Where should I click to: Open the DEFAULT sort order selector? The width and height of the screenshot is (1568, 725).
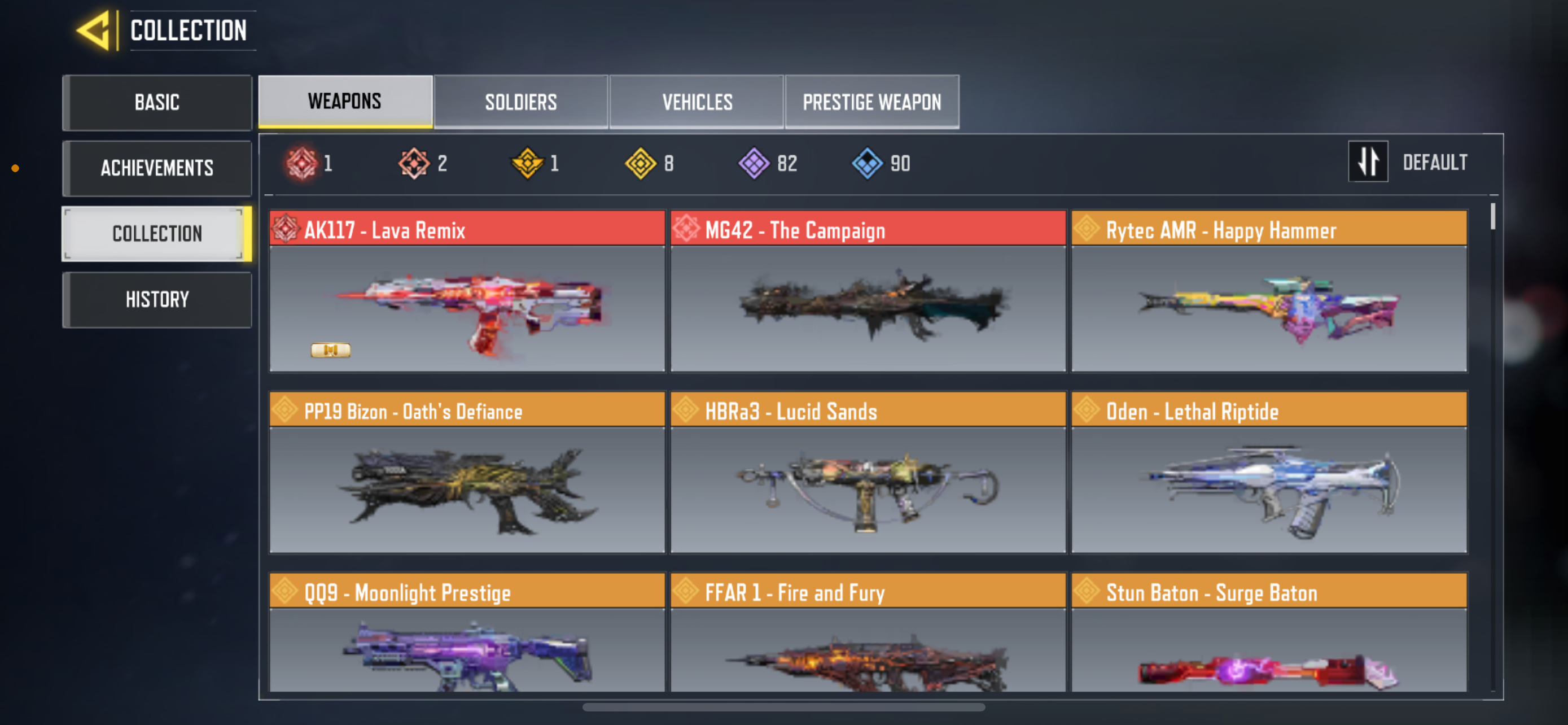pos(1435,161)
